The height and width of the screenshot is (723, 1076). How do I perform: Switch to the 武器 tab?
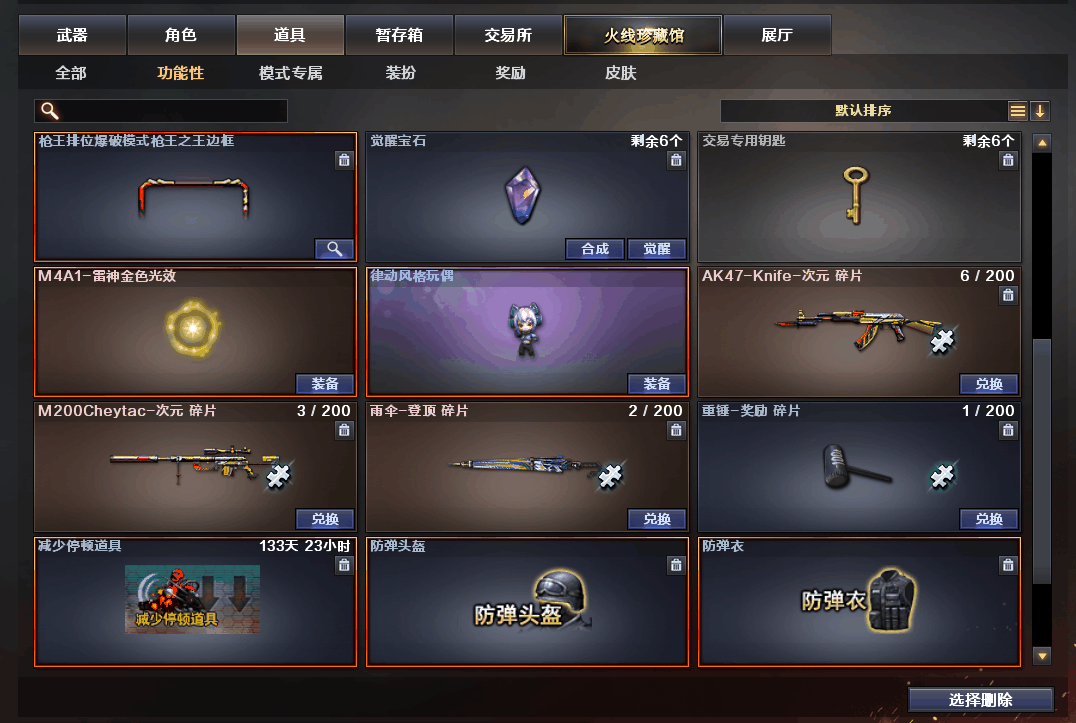pyautogui.click(x=72, y=35)
